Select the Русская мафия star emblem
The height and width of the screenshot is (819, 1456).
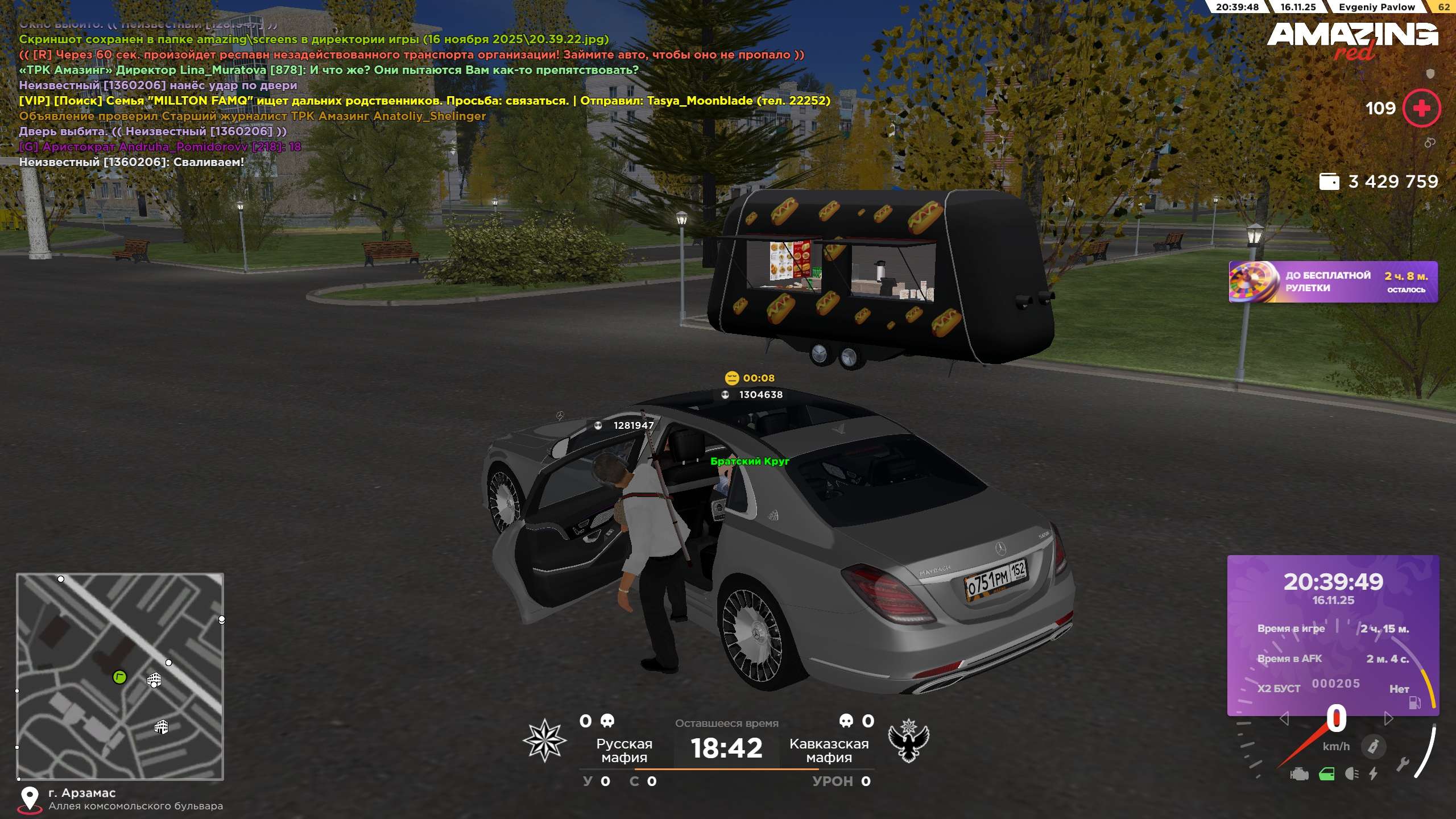point(544,740)
